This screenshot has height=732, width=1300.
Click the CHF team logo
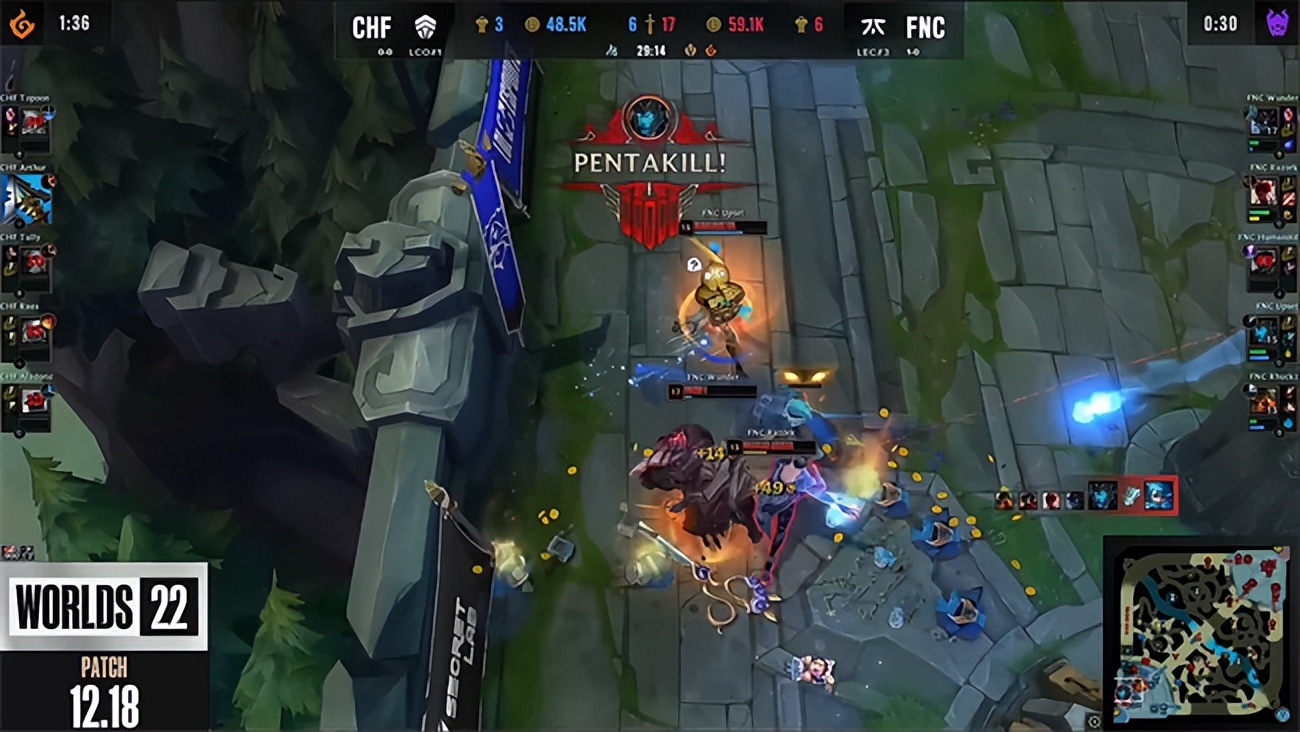[x=423, y=25]
